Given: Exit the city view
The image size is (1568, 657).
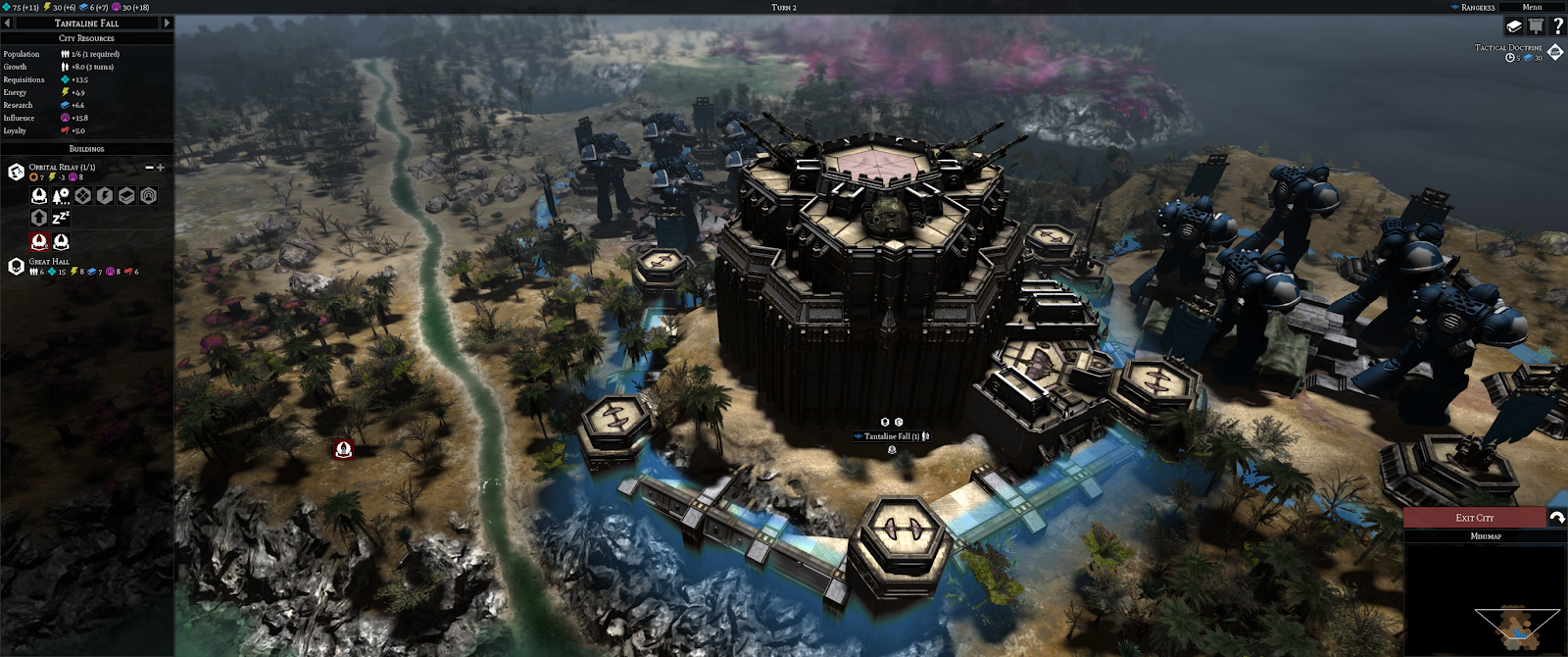Looking at the screenshot, I should [1474, 518].
